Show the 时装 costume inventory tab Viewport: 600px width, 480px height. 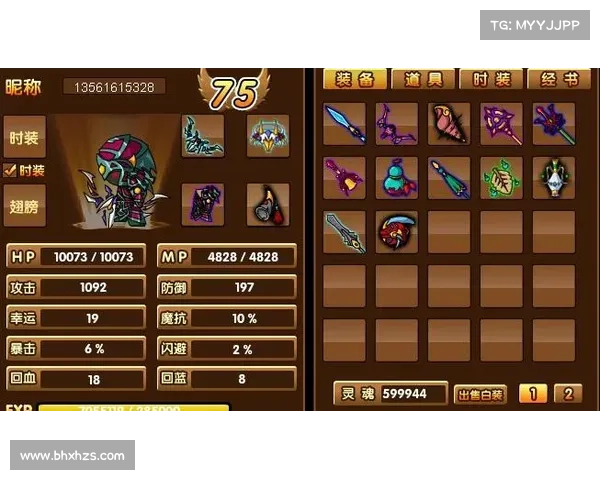[x=492, y=79]
